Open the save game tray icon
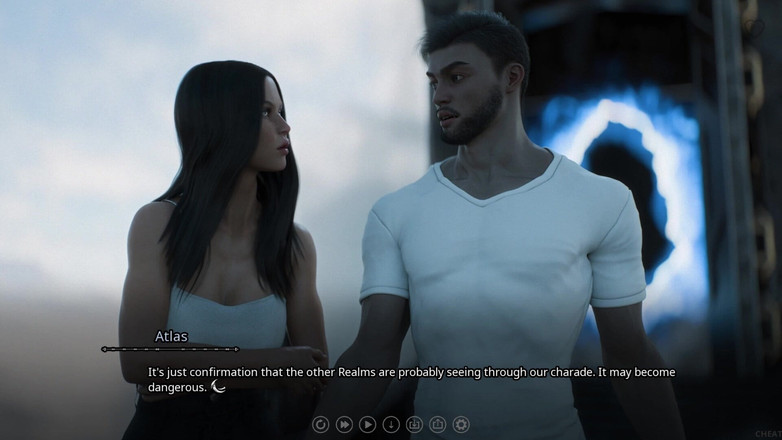This screenshot has height=440, width=782. pos(414,425)
